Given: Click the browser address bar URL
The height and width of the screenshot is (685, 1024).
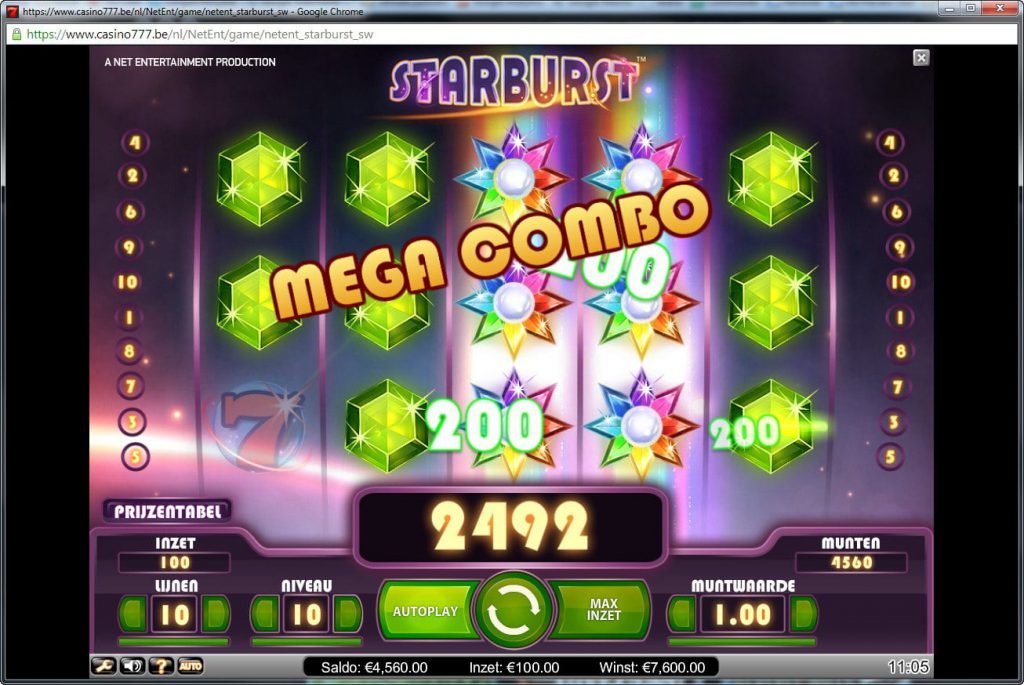Looking at the screenshot, I should 200,34.
